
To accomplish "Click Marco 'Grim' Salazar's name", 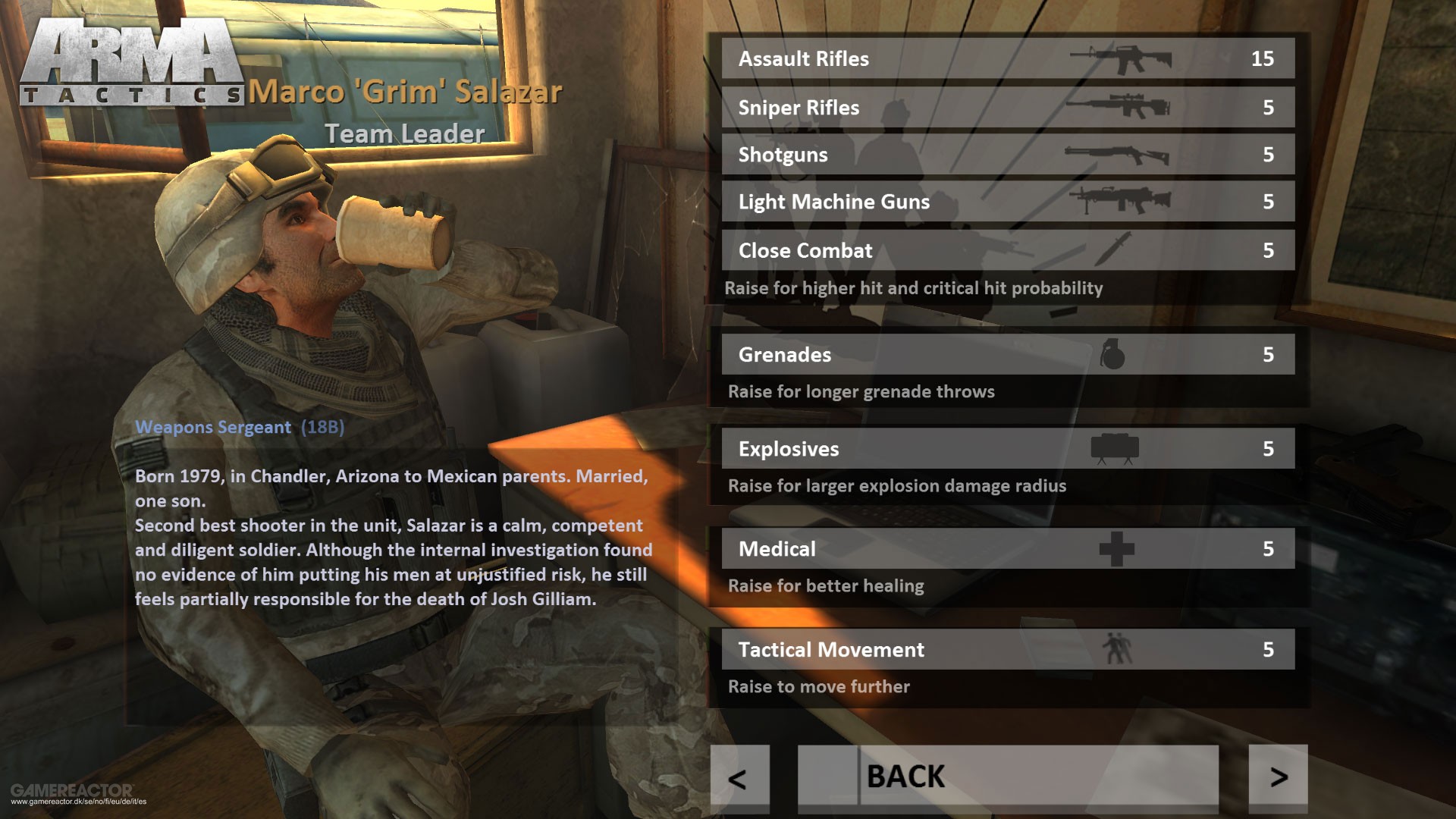I will (407, 91).
